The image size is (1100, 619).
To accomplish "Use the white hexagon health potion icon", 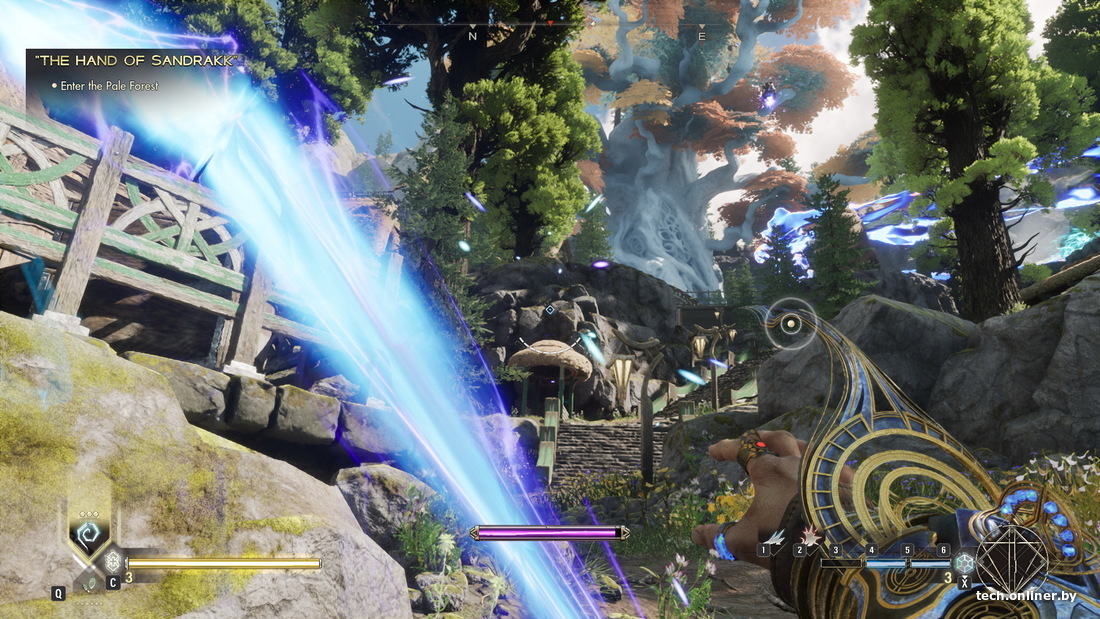I will point(113,561).
